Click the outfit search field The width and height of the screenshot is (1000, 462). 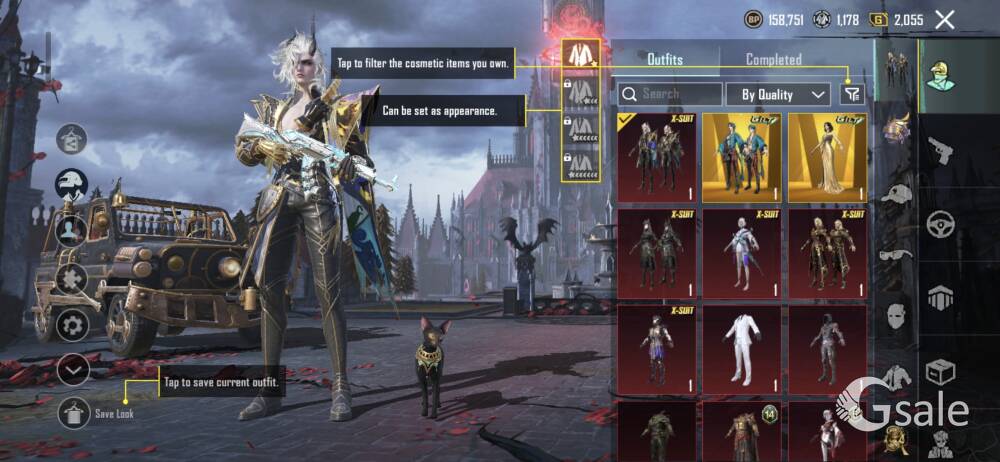click(670, 94)
